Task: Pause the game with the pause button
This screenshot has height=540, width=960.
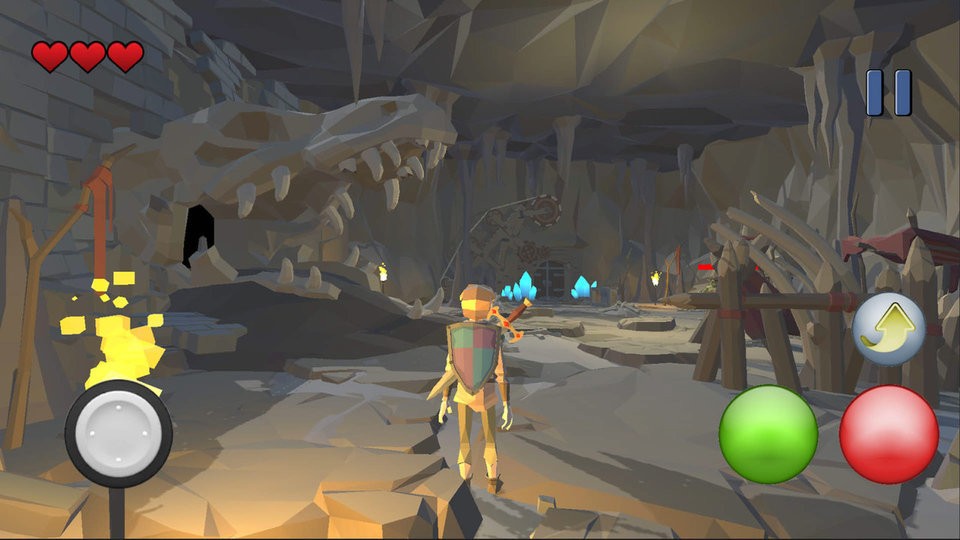Action: [888, 92]
